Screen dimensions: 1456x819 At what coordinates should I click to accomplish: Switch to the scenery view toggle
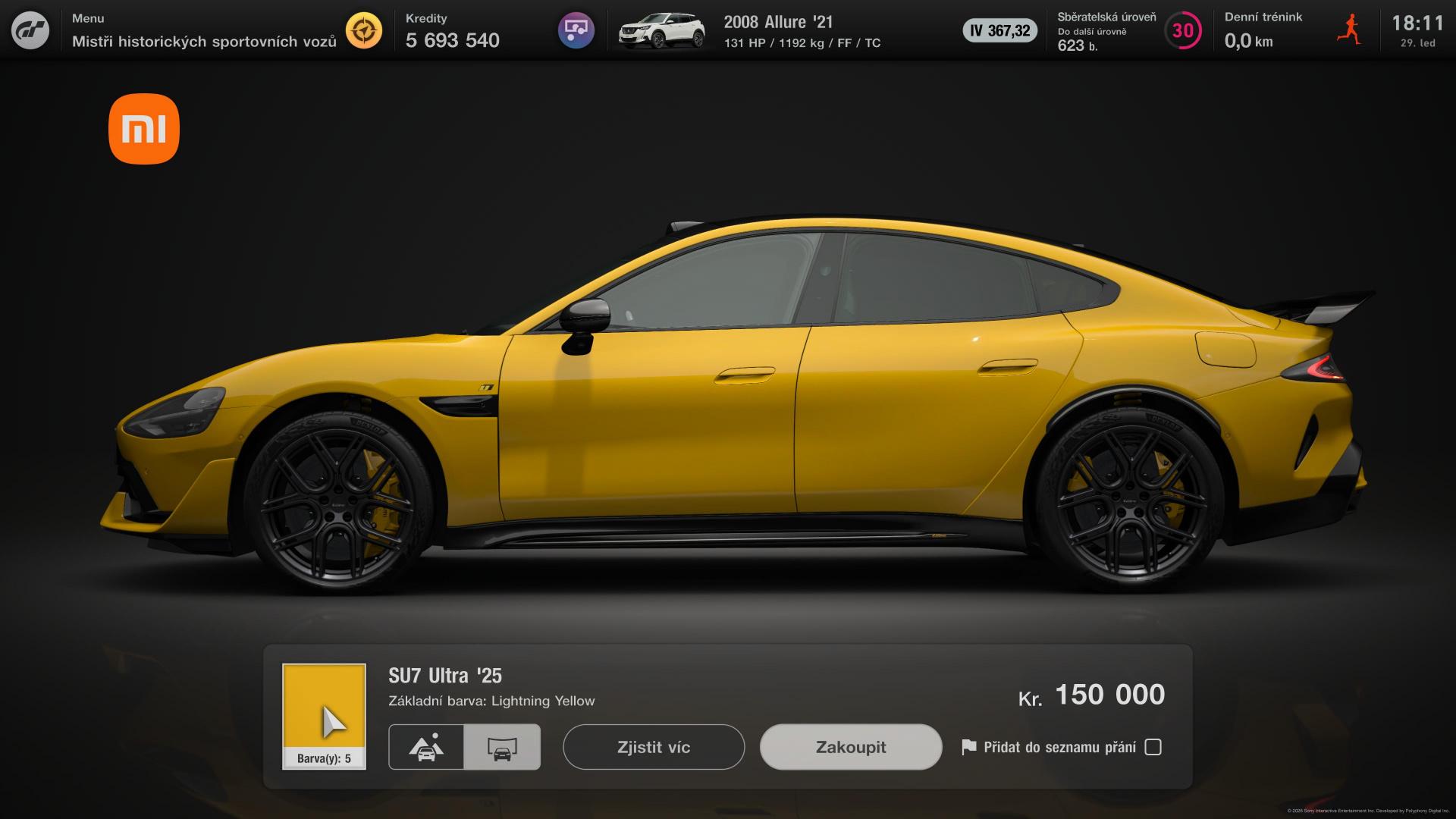click(426, 747)
